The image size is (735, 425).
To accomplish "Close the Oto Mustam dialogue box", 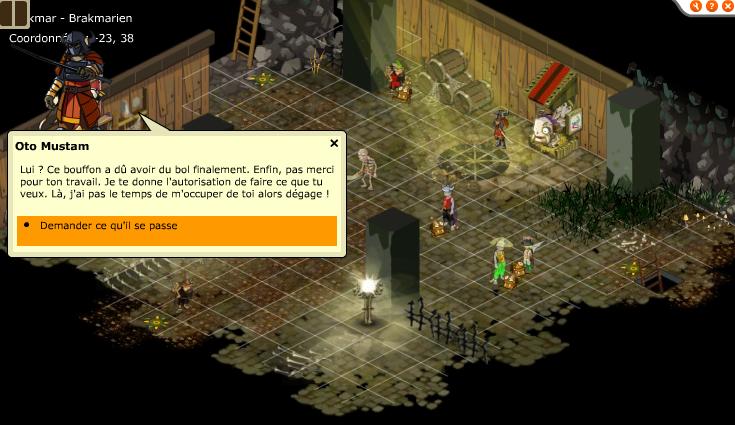I will (x=334, y=144).
